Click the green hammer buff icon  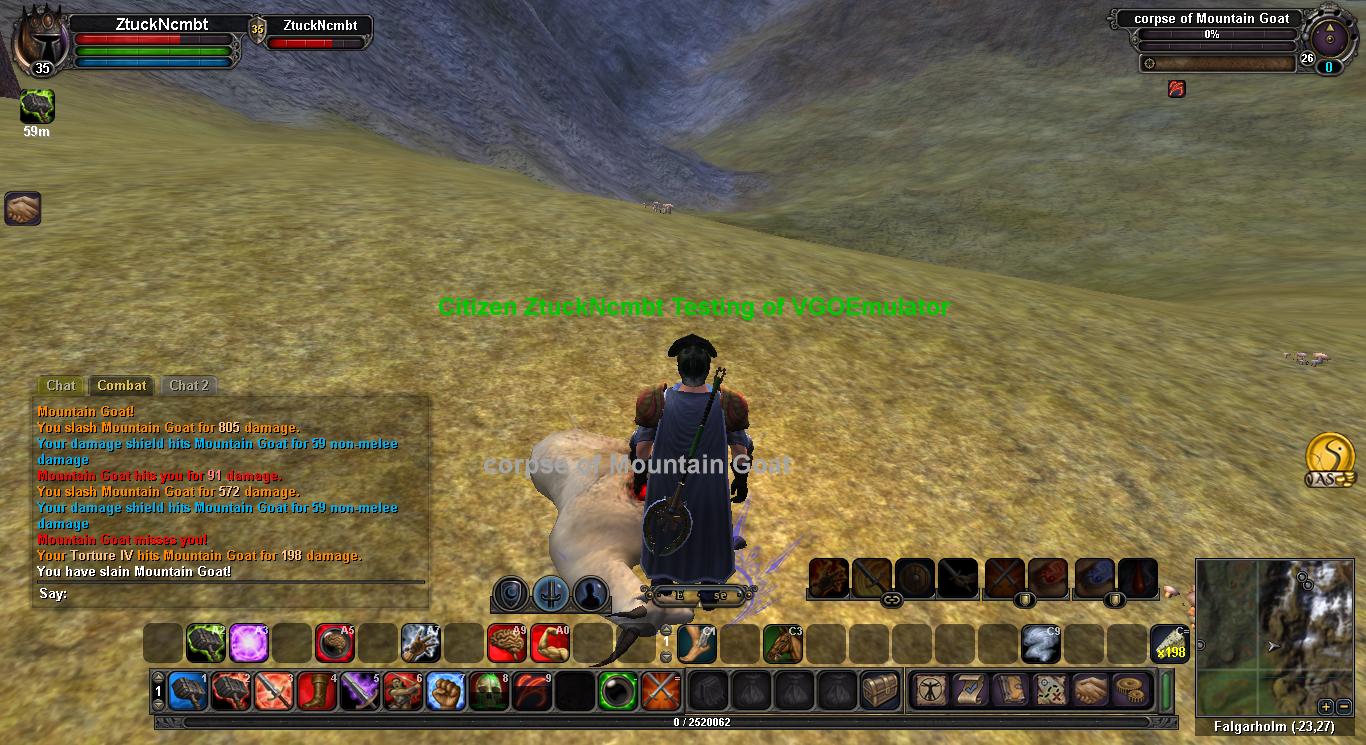coord(37,106)
